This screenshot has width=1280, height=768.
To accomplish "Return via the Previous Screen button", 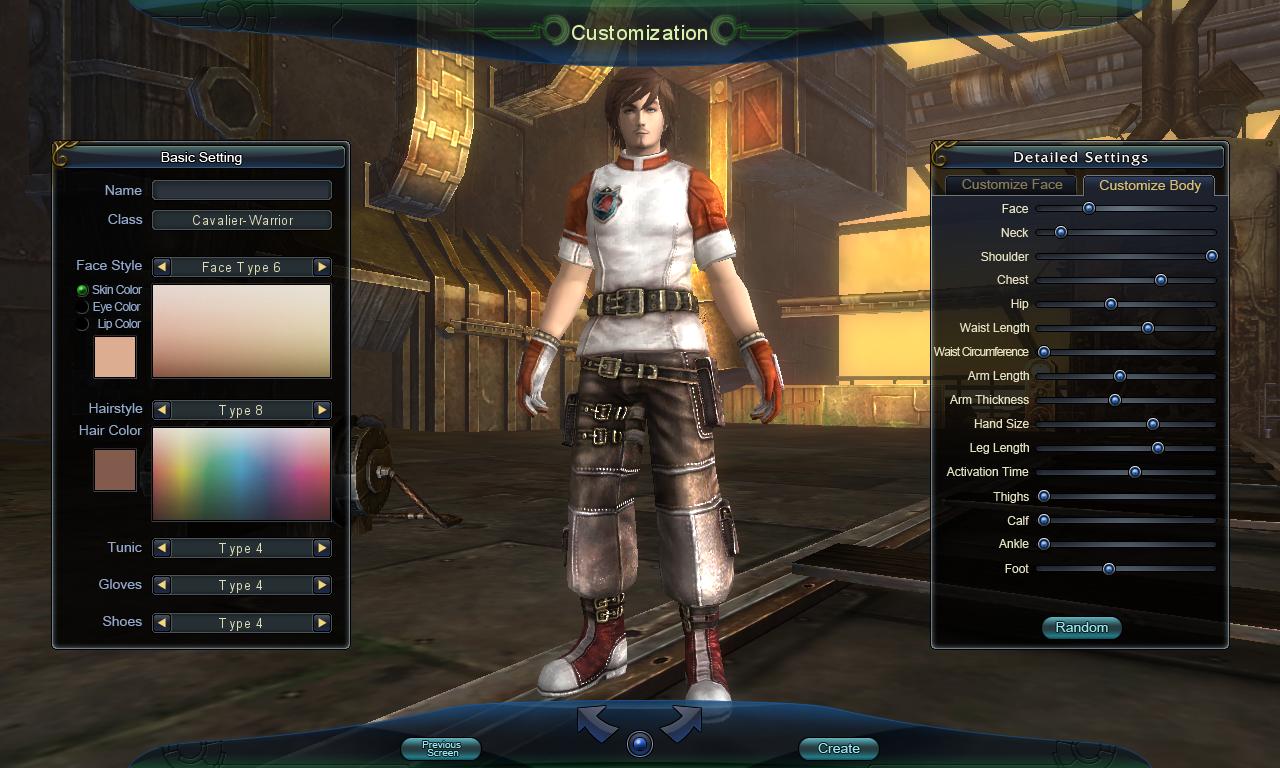I will click(x=441, y=748).
